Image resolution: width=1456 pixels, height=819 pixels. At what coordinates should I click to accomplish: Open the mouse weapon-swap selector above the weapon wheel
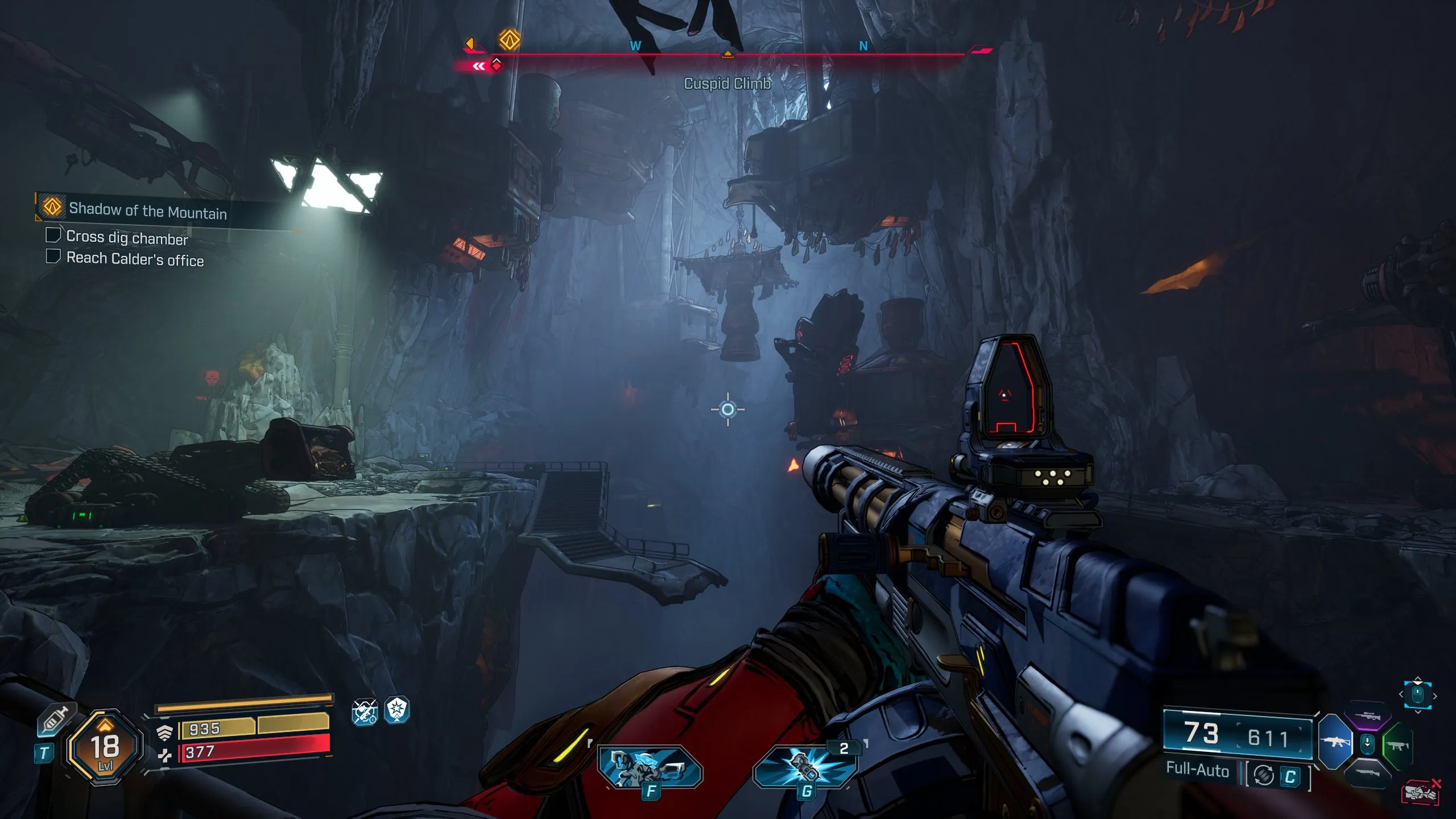pos(1417,694)
